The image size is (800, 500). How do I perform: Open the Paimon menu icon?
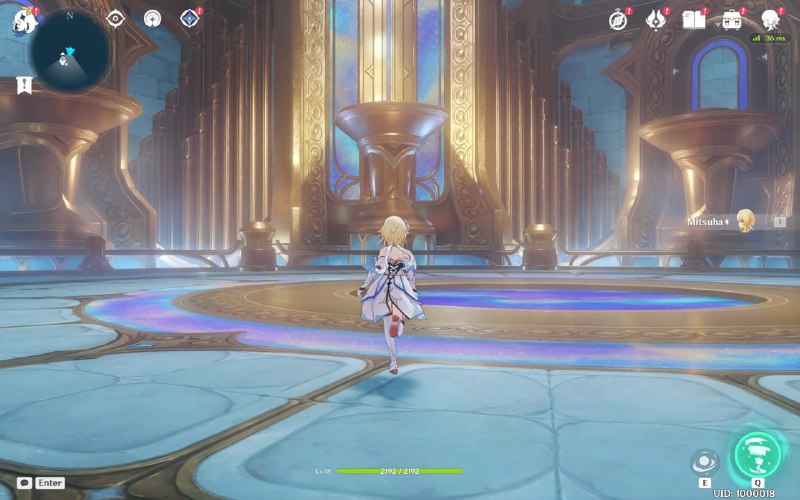(x=23, y=20)
